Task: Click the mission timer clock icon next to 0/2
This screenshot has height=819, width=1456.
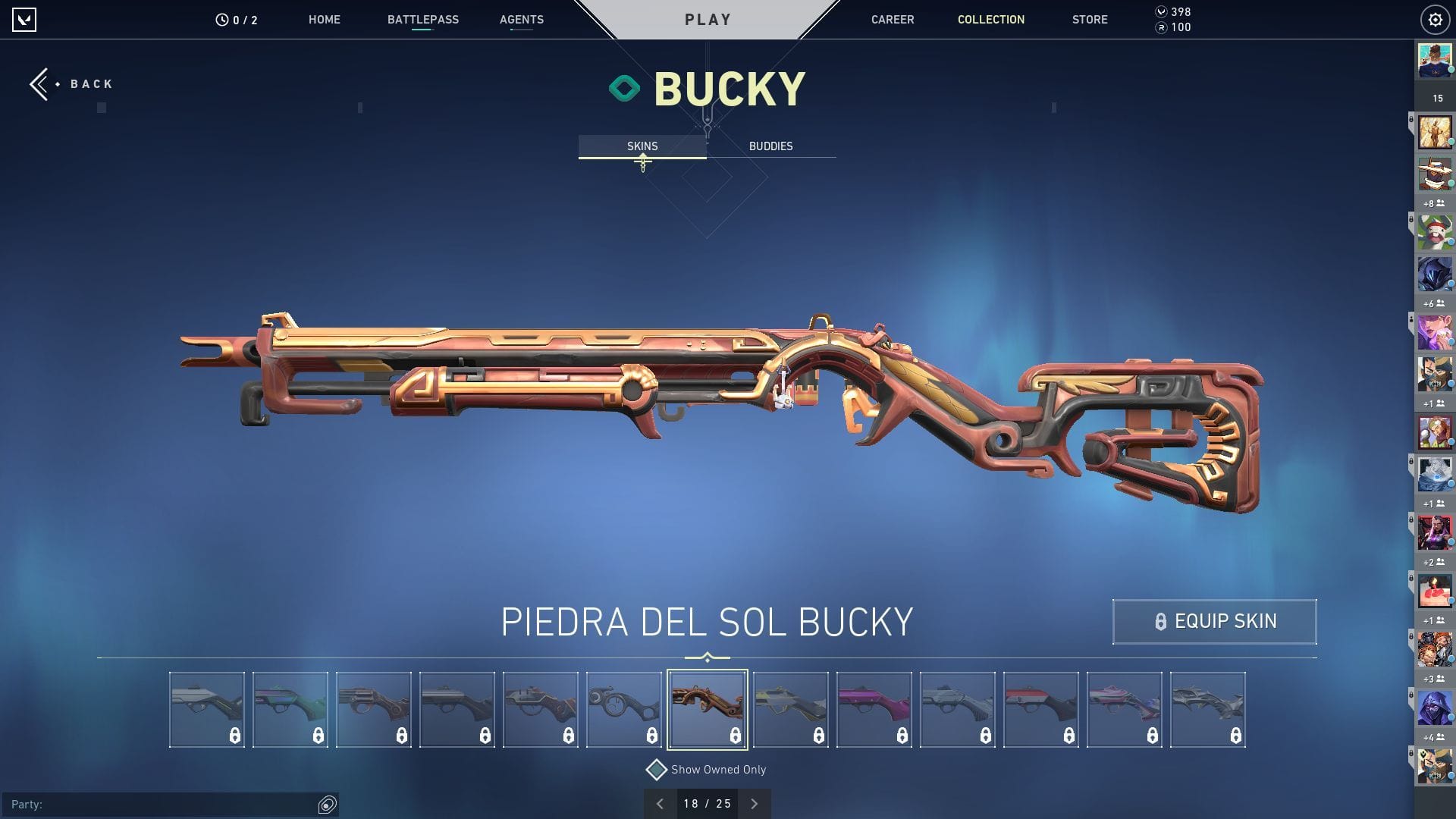Action: tap(221, 20)
